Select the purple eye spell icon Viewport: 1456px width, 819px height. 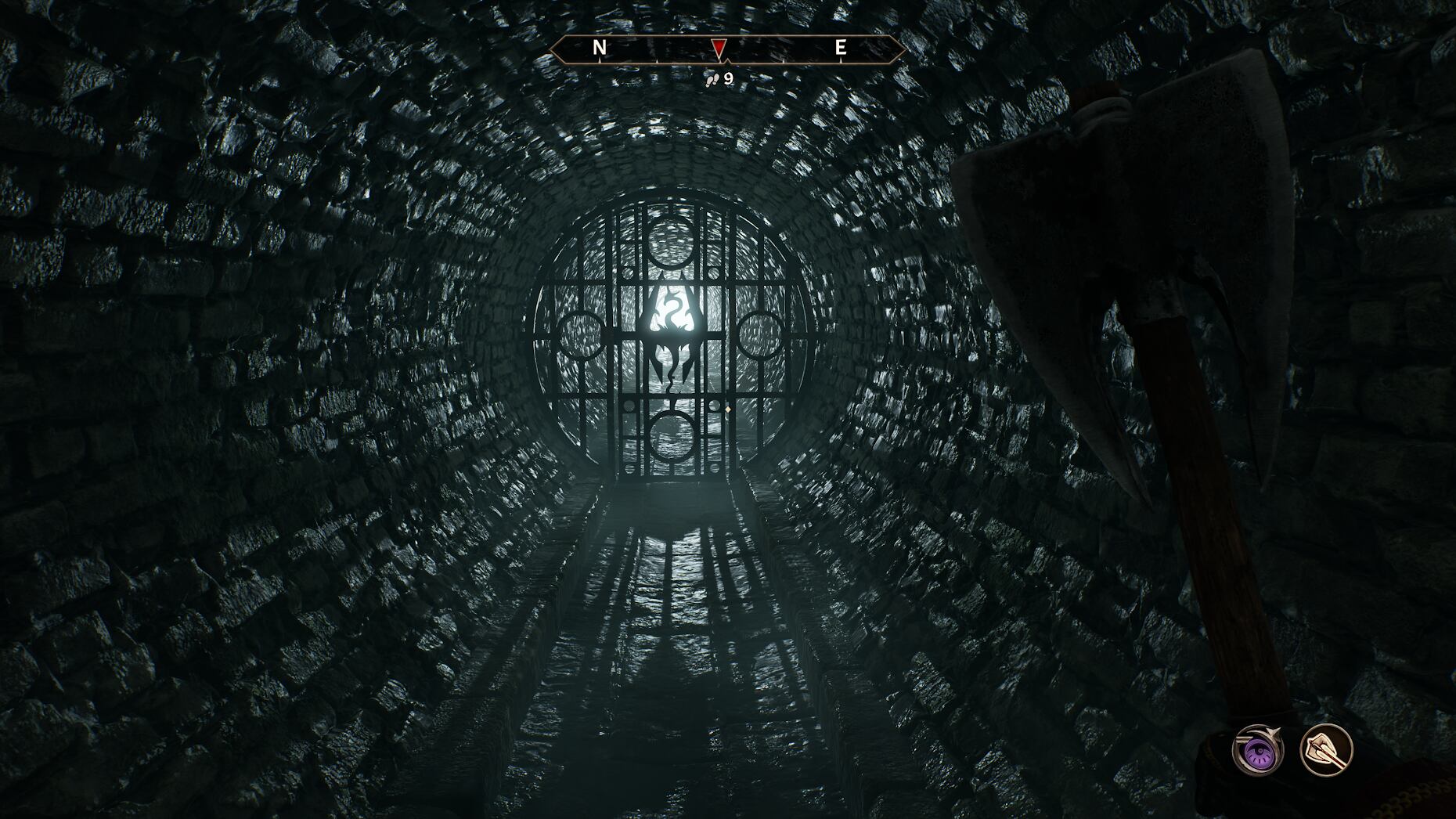1257,751
